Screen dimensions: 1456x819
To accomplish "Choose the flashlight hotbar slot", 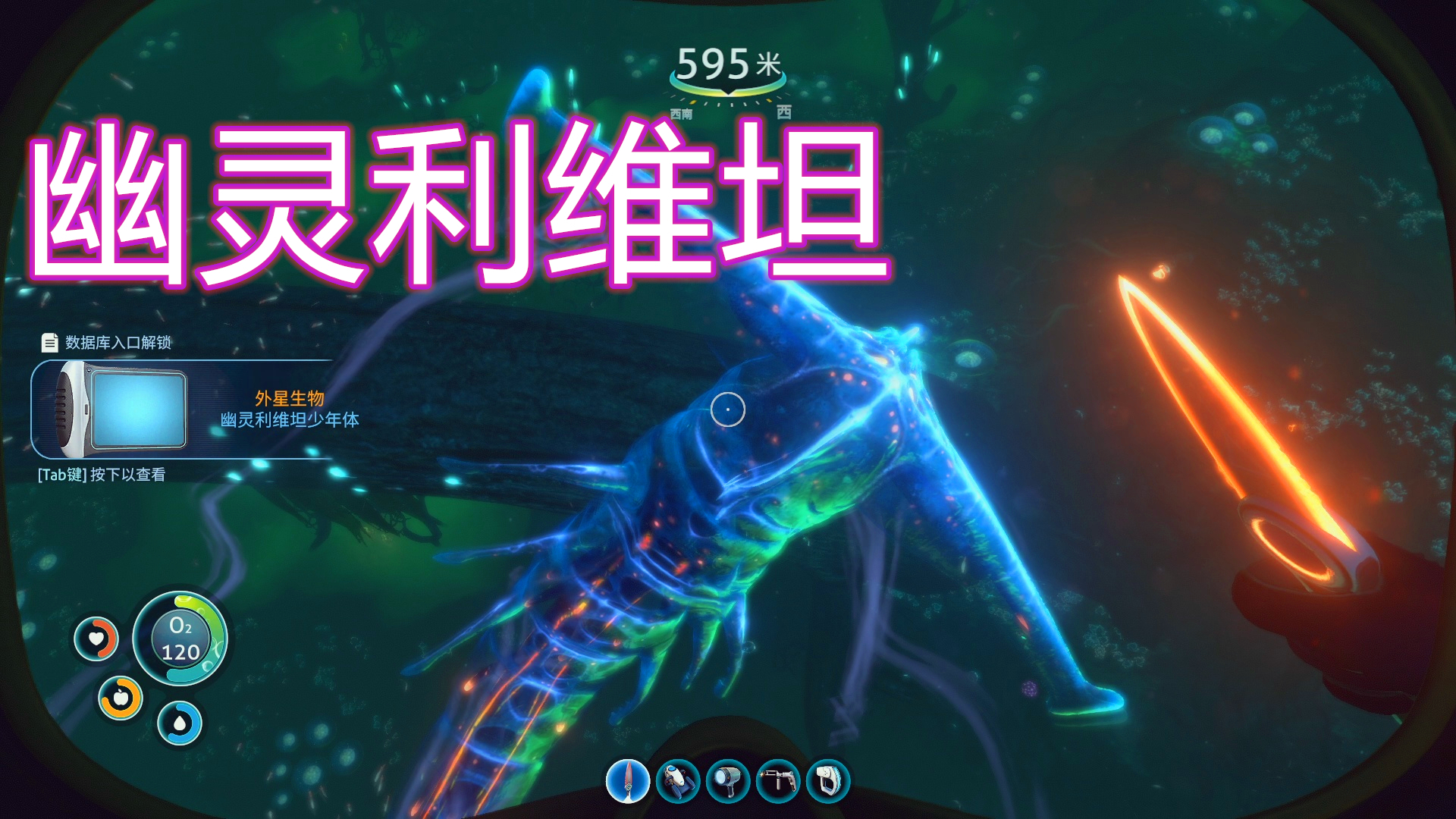I will click(x=728, y=781).
